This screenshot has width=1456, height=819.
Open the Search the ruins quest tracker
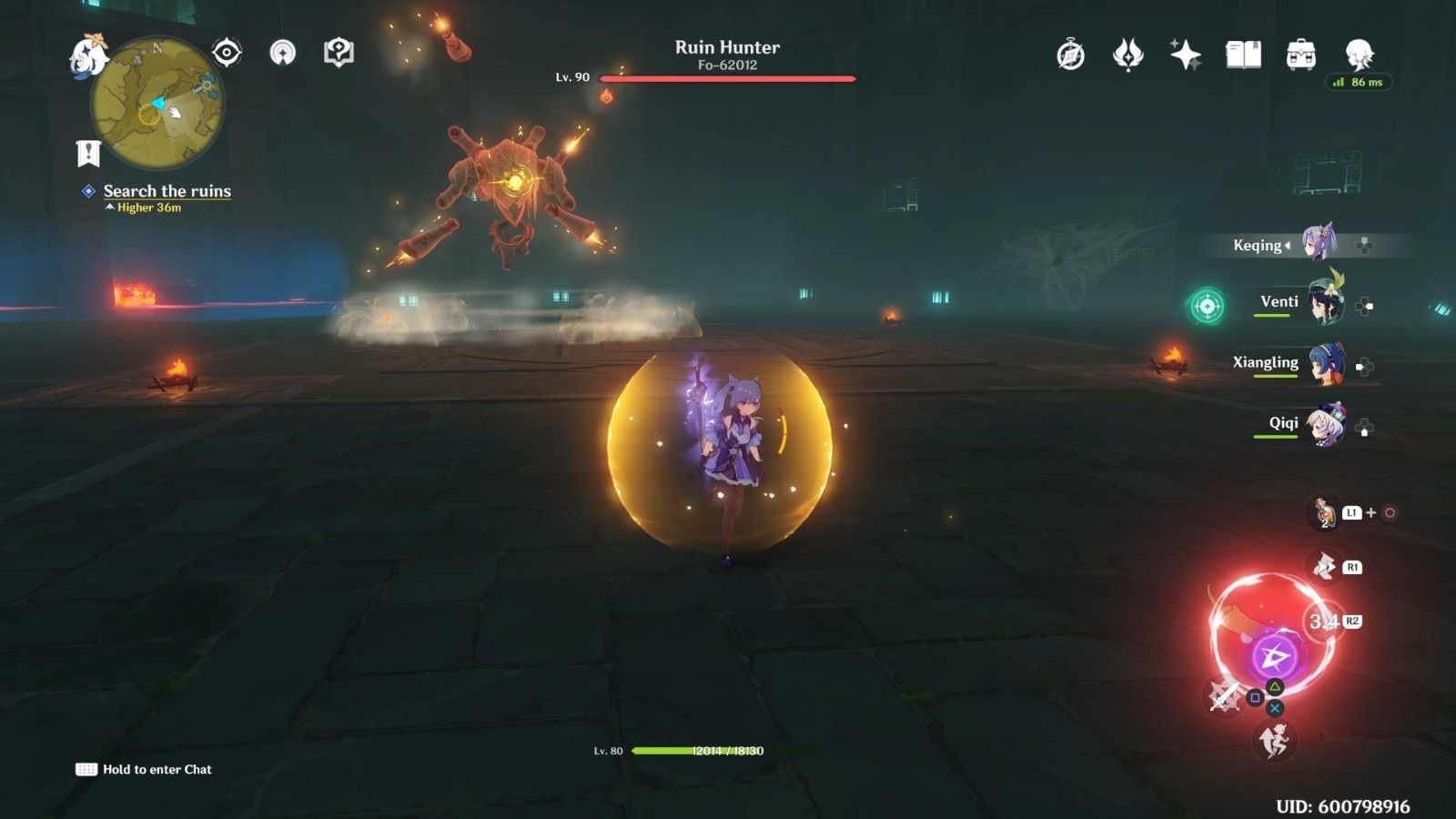pyautogui.click(x=167, y=191)
